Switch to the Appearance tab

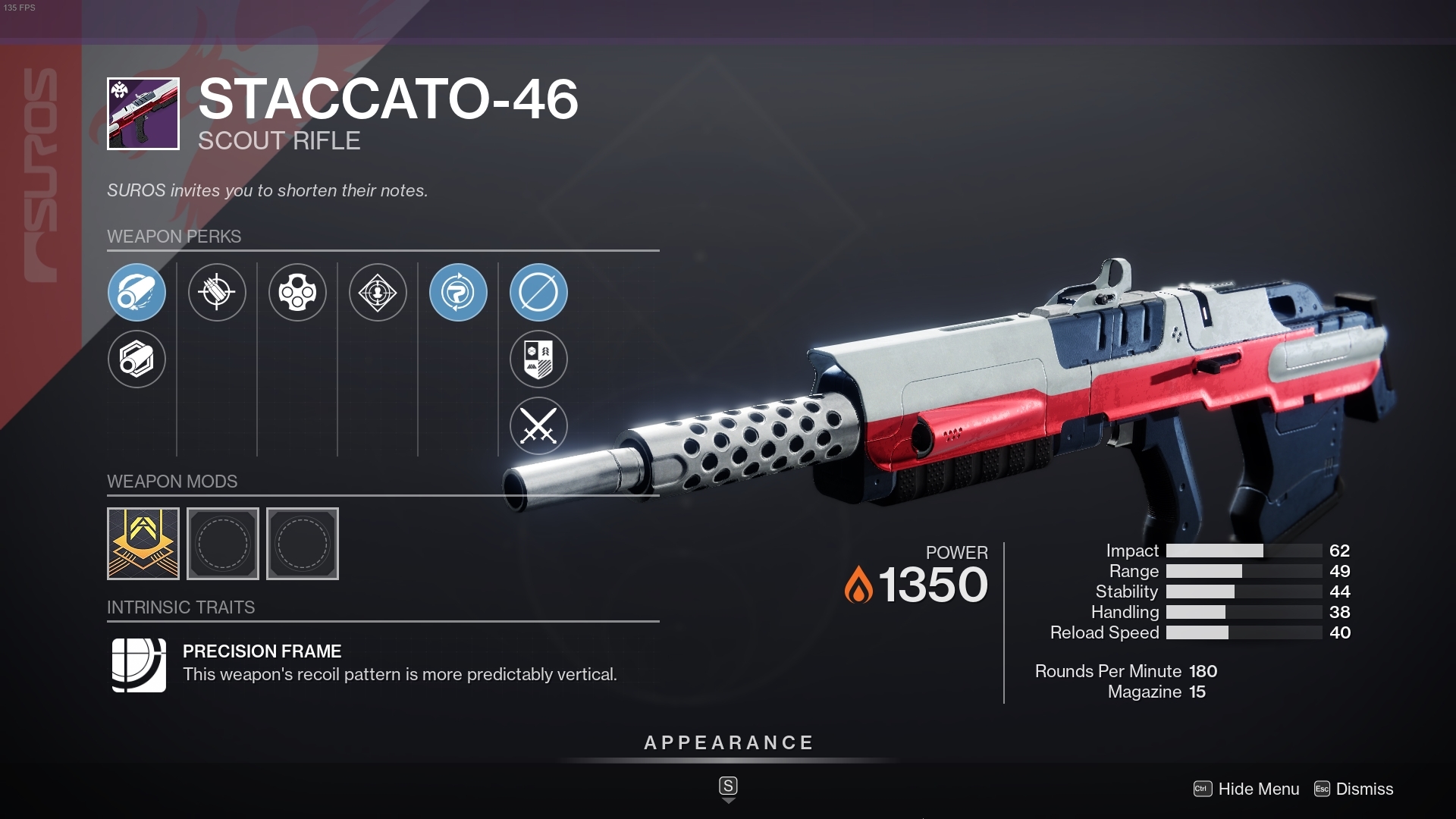(727, 742)
